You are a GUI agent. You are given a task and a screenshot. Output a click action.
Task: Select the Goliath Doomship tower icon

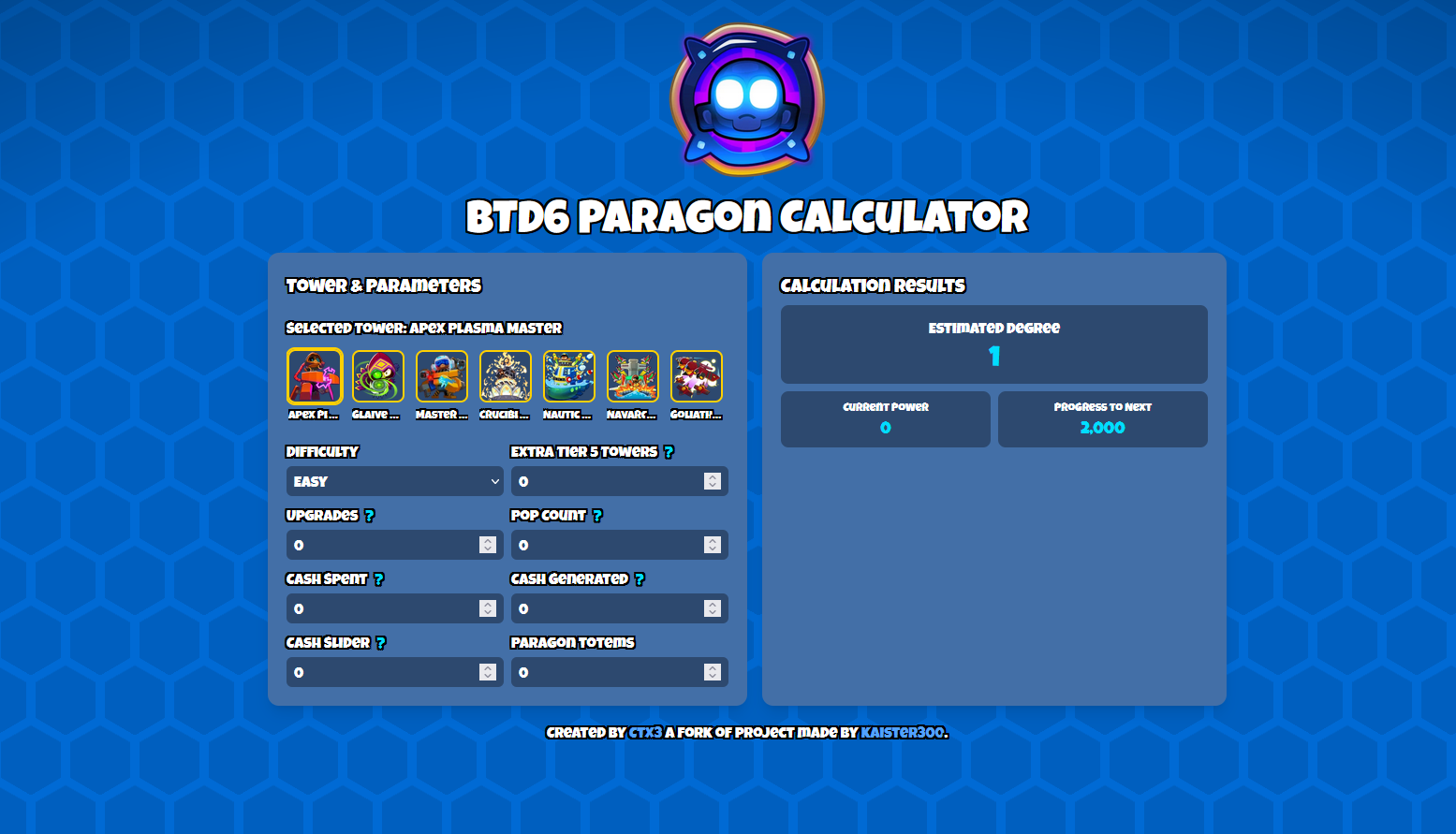696,374
